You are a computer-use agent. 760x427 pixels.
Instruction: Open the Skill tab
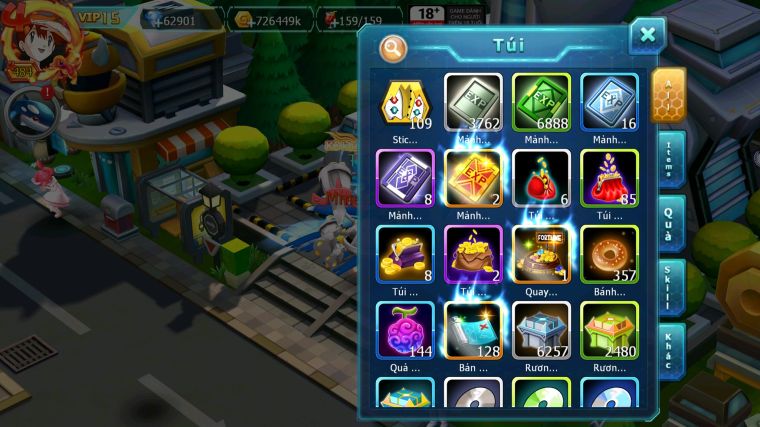pyautogui.click(x=668, y=287)
